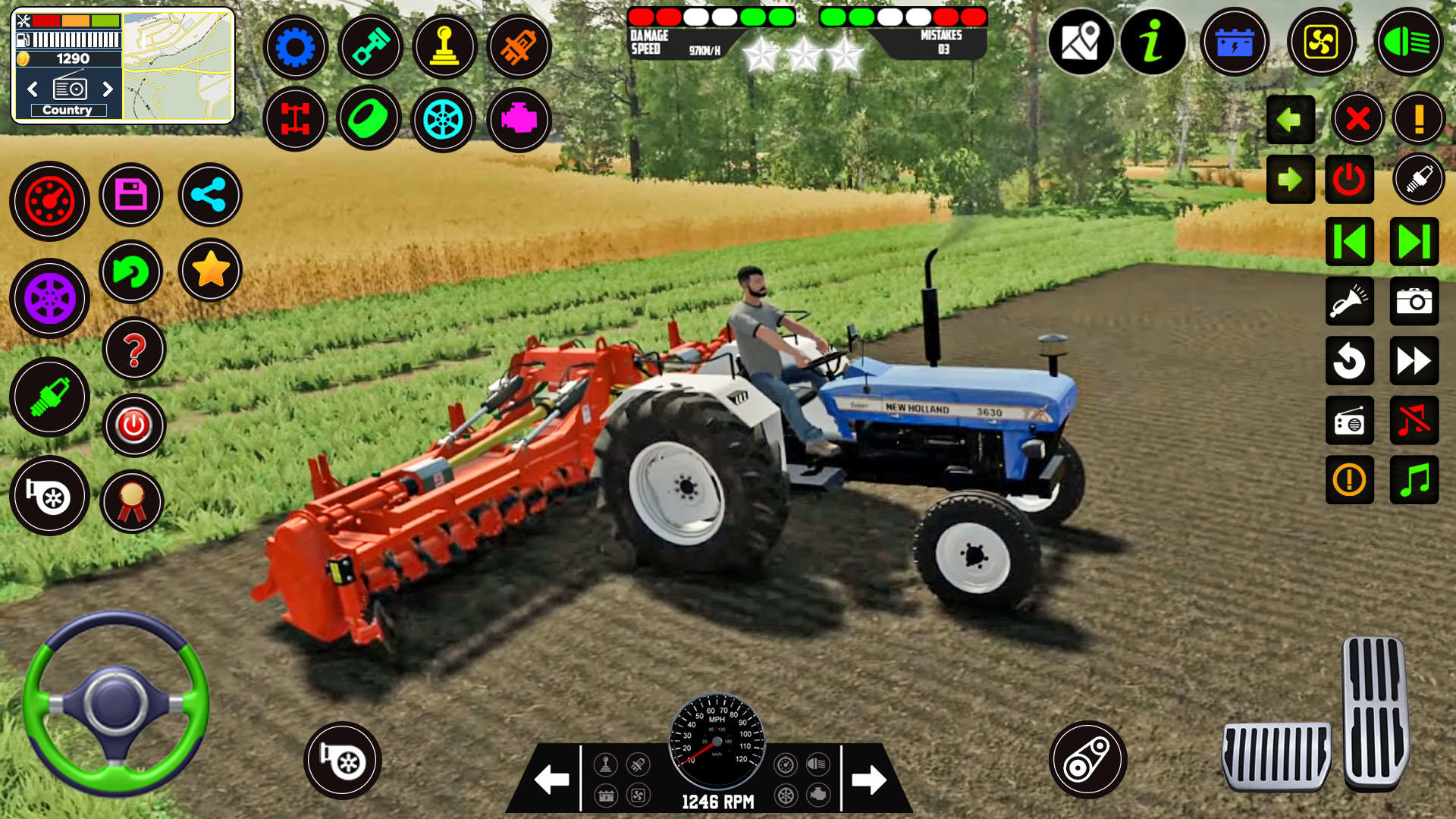Switch to next radio station with right chevron
This screenshot has width=1456, height=819.
point(107,89)
